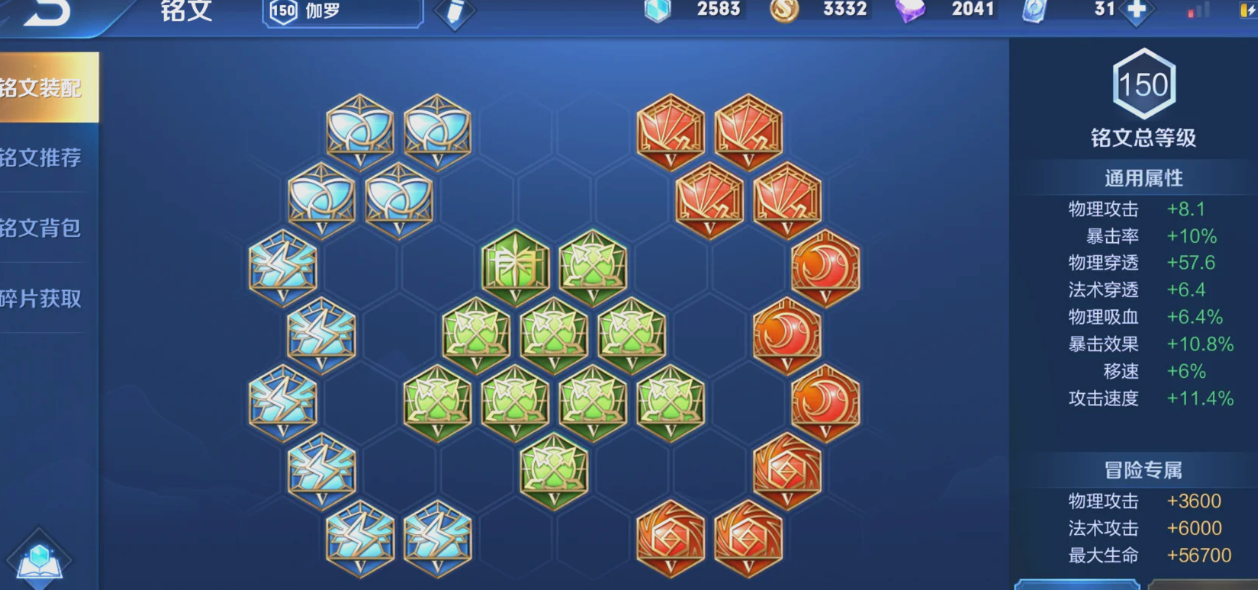Tap the gold coin currency icon
1258x590 pixels.
[x=784, y=10]
